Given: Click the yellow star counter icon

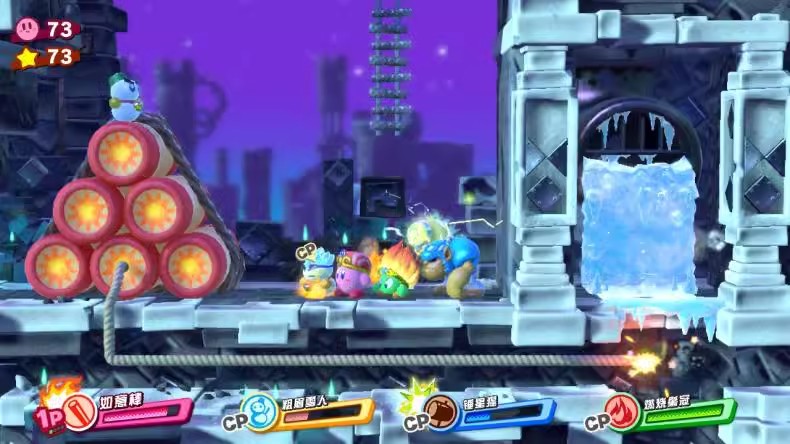Looking at the screenshot, I should click(x=28, y=57).
